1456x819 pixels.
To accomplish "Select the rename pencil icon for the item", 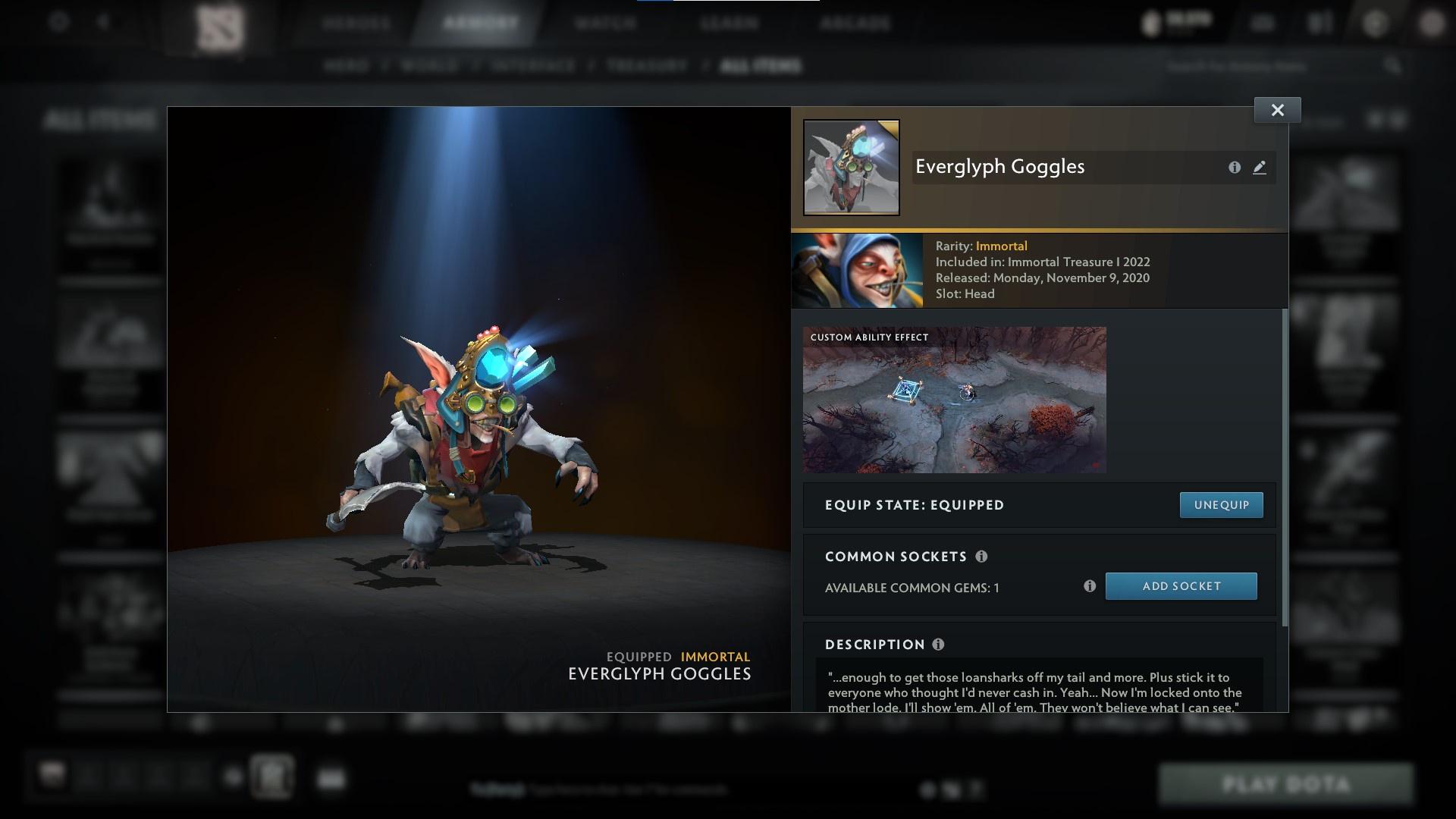I will pos(1260,168).
